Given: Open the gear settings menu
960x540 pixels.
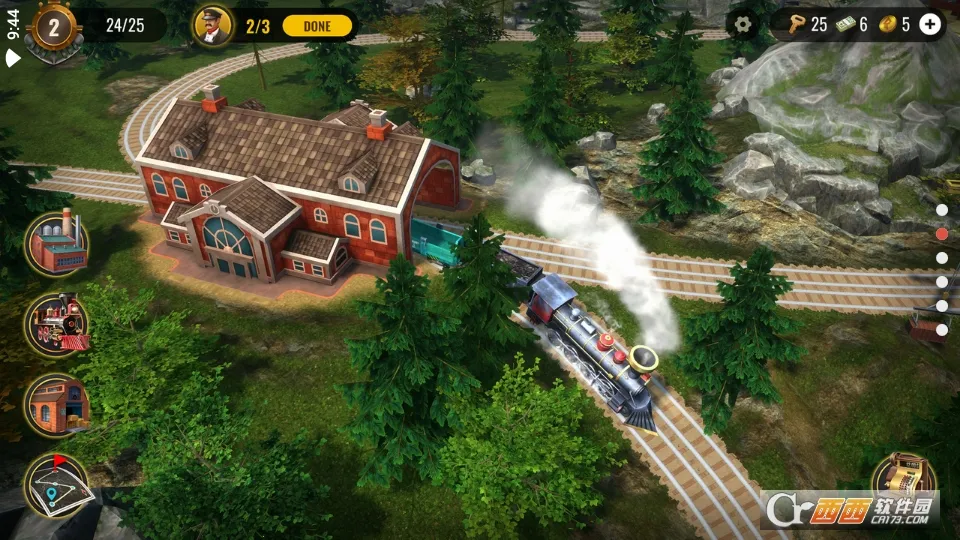Looking at the screenshot, I should pos(741,25).
